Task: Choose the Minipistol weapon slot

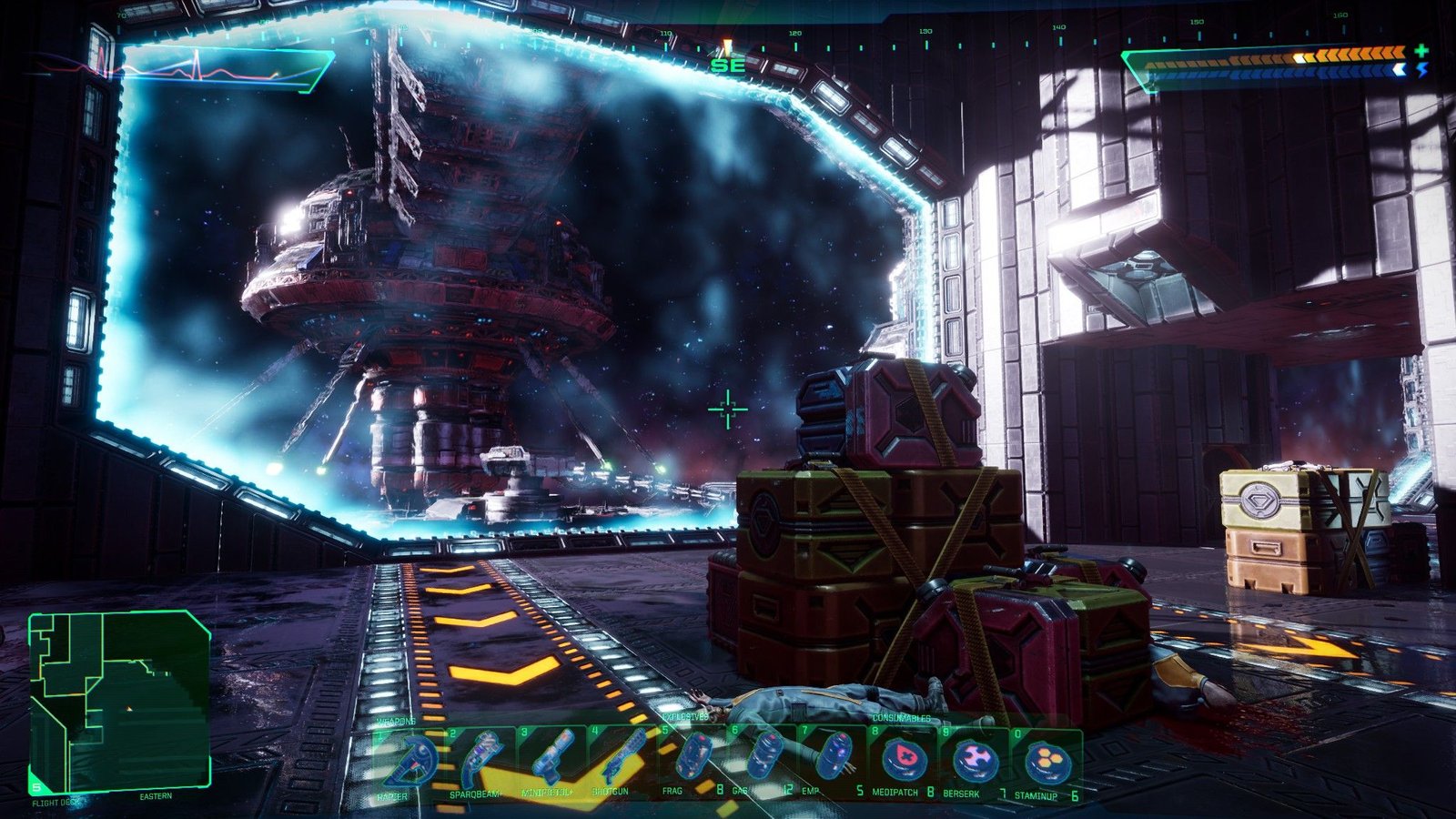Action: [x=551, y=762]
